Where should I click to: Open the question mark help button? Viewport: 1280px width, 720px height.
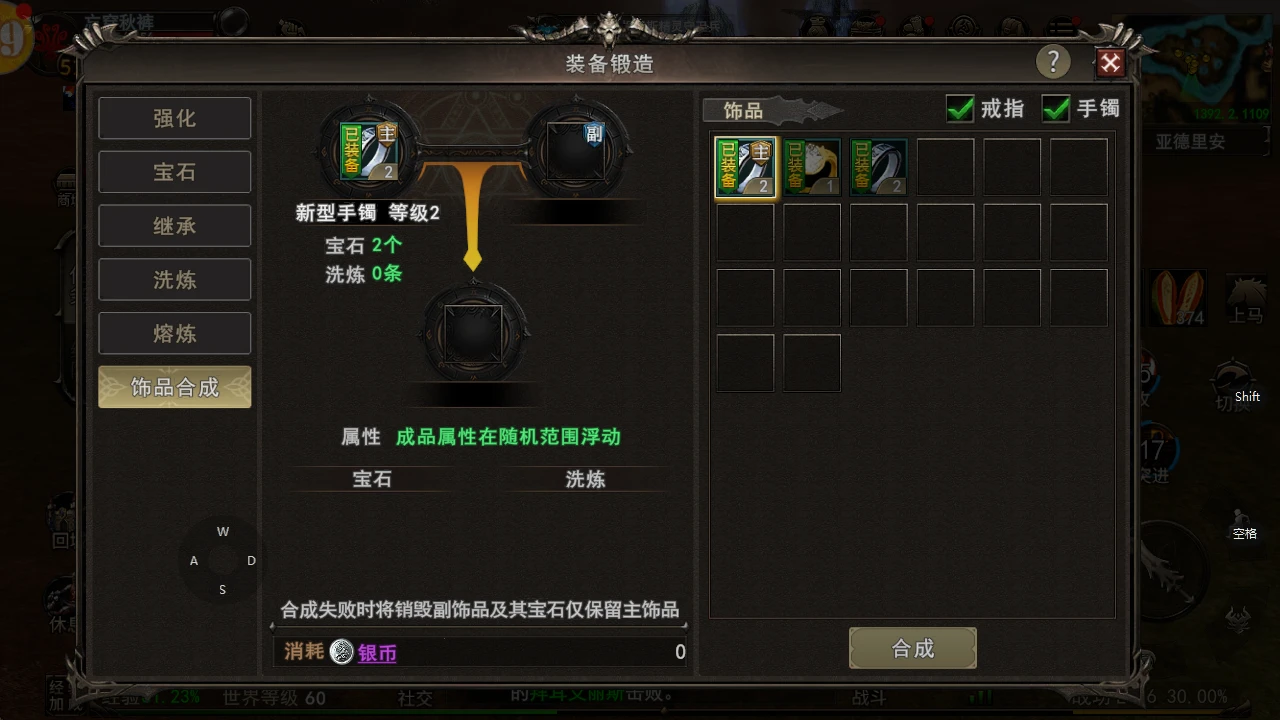coord(1052,62)
